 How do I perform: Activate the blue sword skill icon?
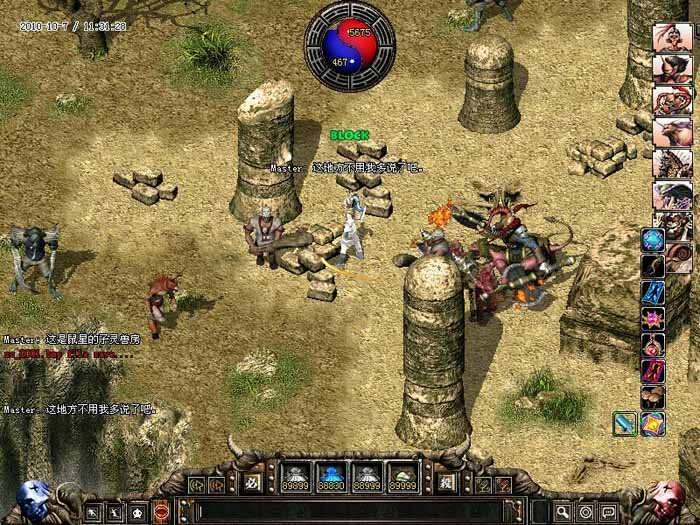point(626,423)
